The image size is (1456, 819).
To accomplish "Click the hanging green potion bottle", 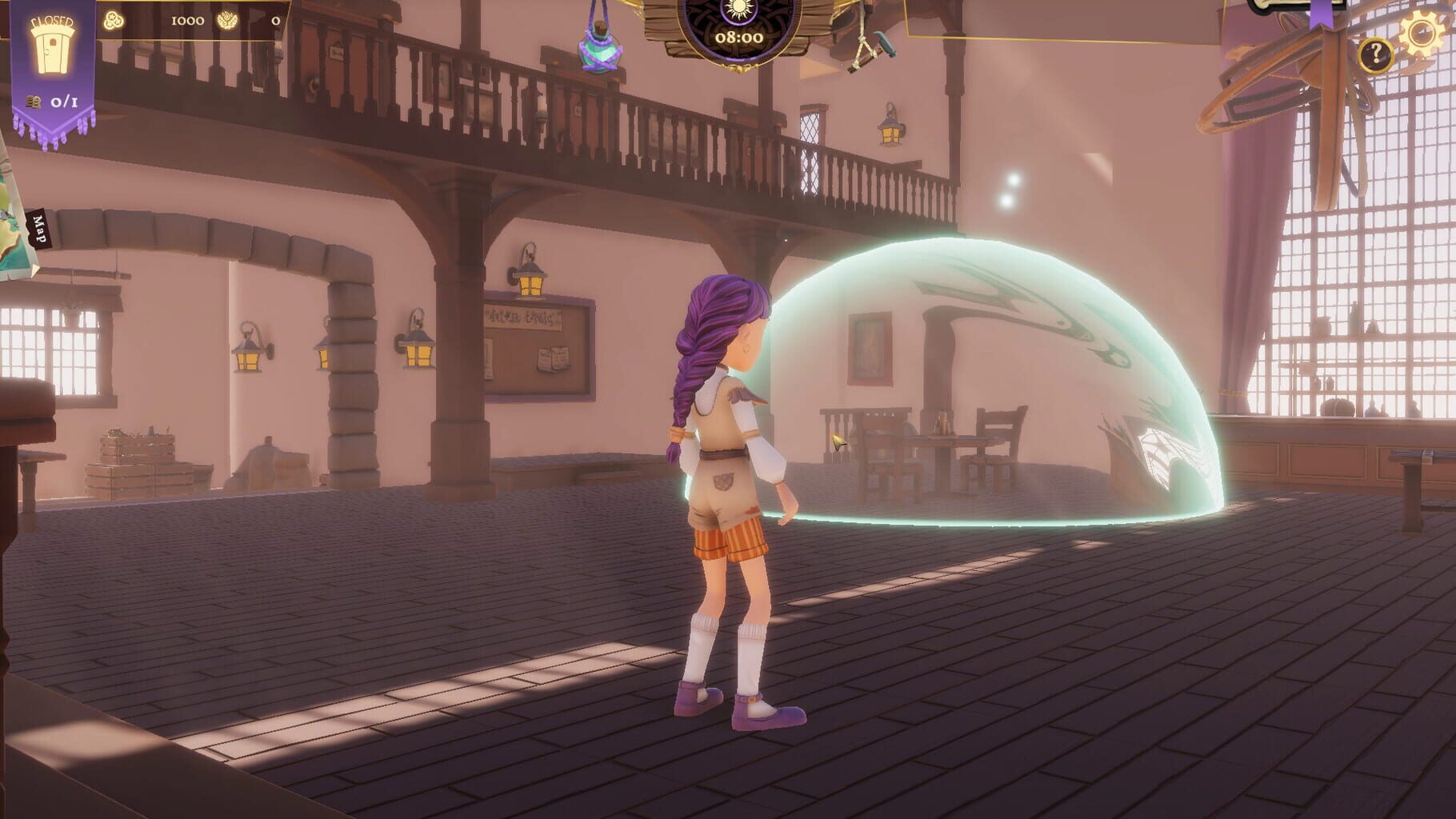I will tap(600, 52).
